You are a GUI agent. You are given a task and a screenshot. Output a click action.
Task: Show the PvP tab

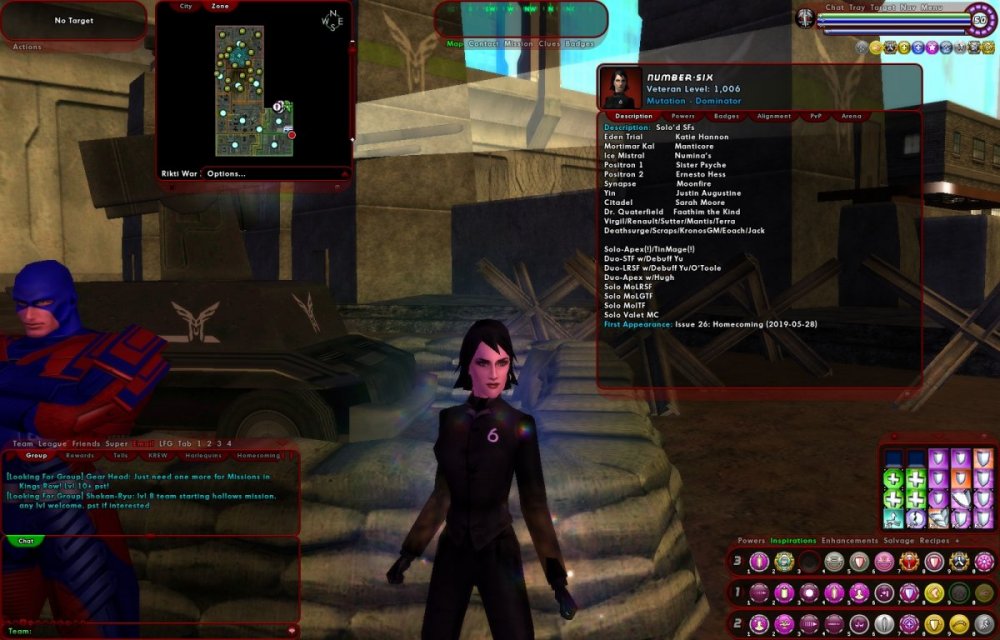point(816,116)
